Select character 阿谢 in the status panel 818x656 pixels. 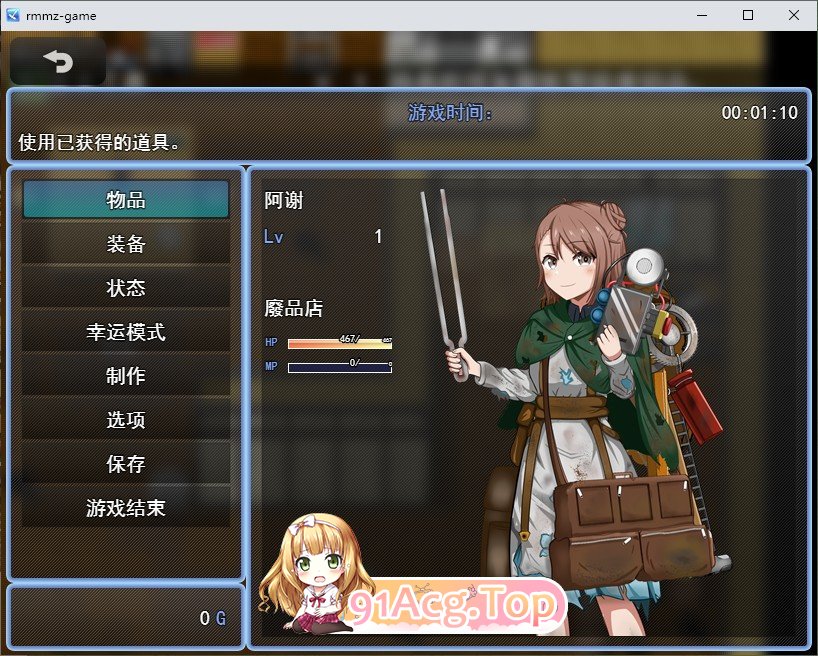[284, 201]
